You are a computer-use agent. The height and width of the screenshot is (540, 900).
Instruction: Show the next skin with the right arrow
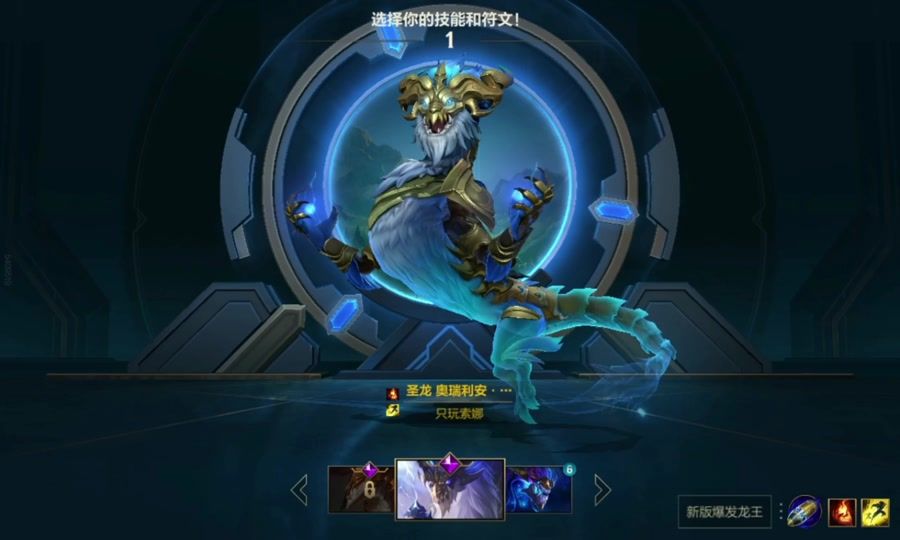coord(602,489)
